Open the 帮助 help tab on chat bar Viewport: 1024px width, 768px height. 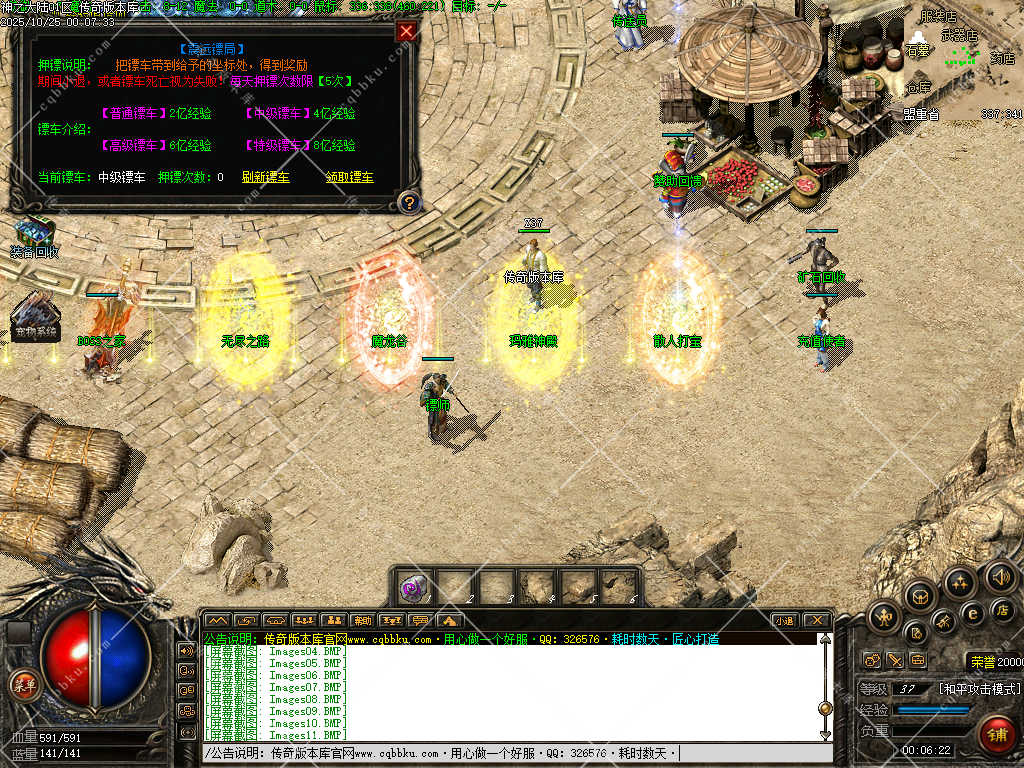(362, 620)
